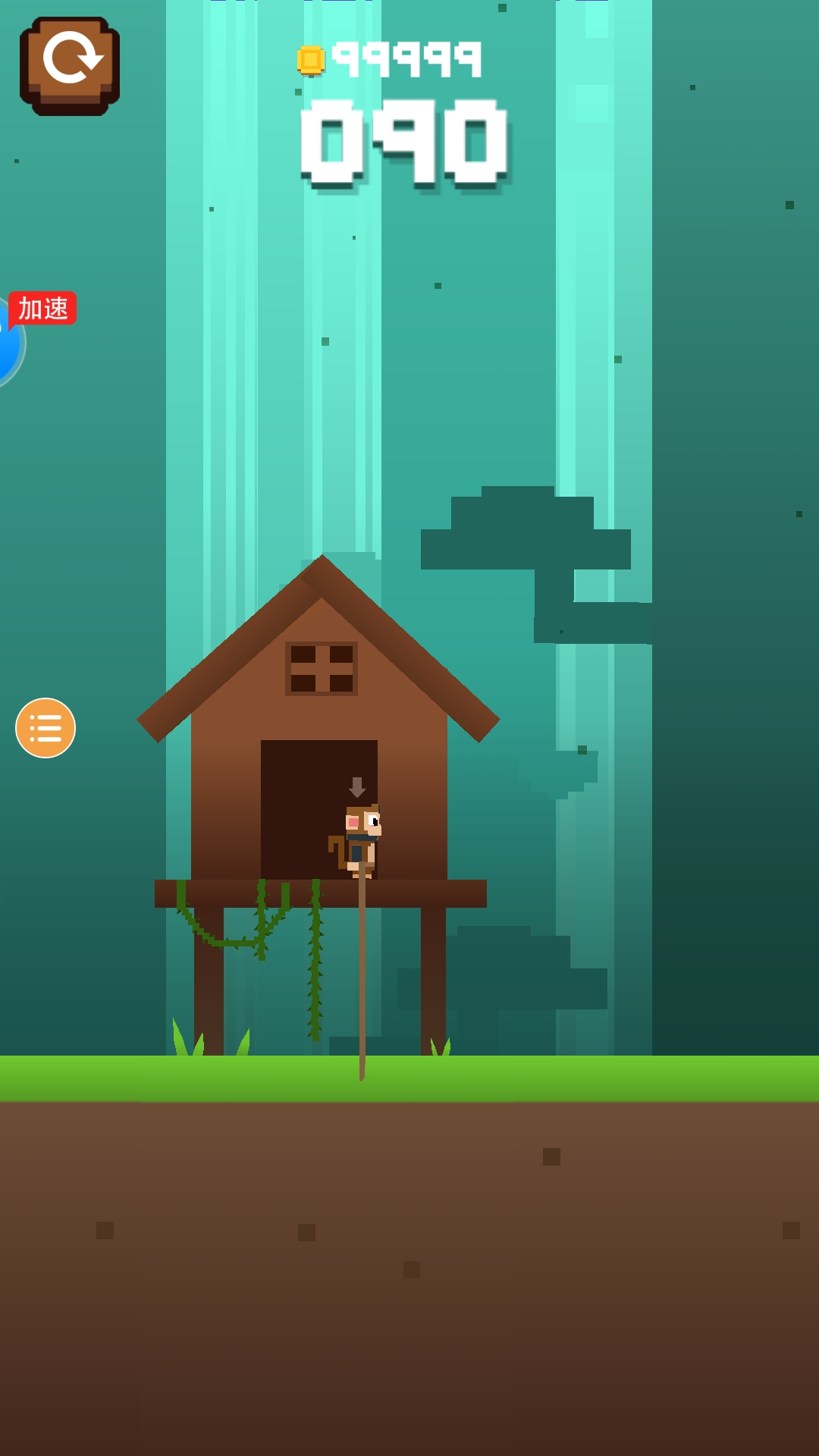This screenshot has height=1456, width=819.
Task: Open the orange list menu button
Action: coord(45,728)
